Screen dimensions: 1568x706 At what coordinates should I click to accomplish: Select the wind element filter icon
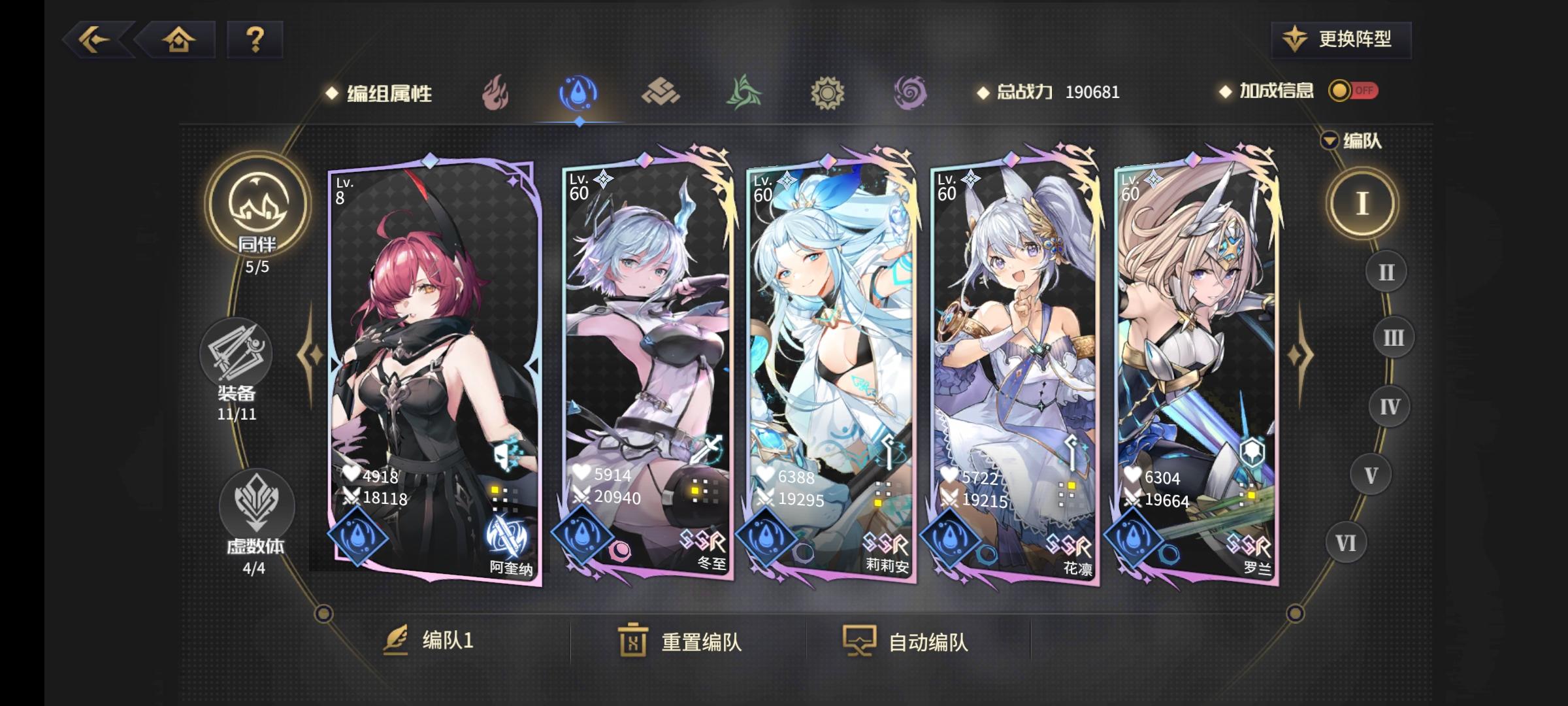pos(743,93)
